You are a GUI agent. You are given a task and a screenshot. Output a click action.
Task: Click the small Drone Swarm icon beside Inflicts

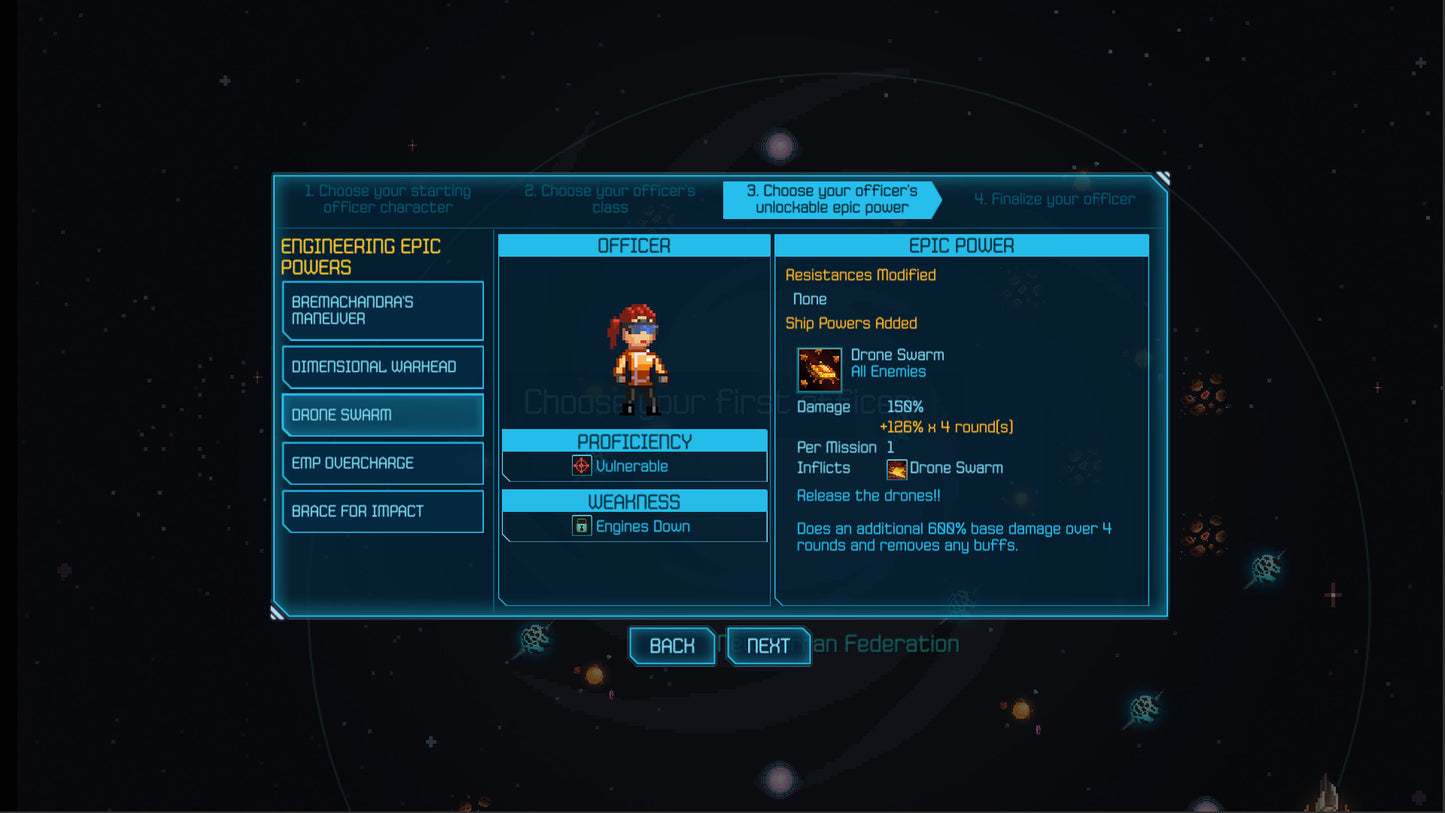tap(897, 467)
